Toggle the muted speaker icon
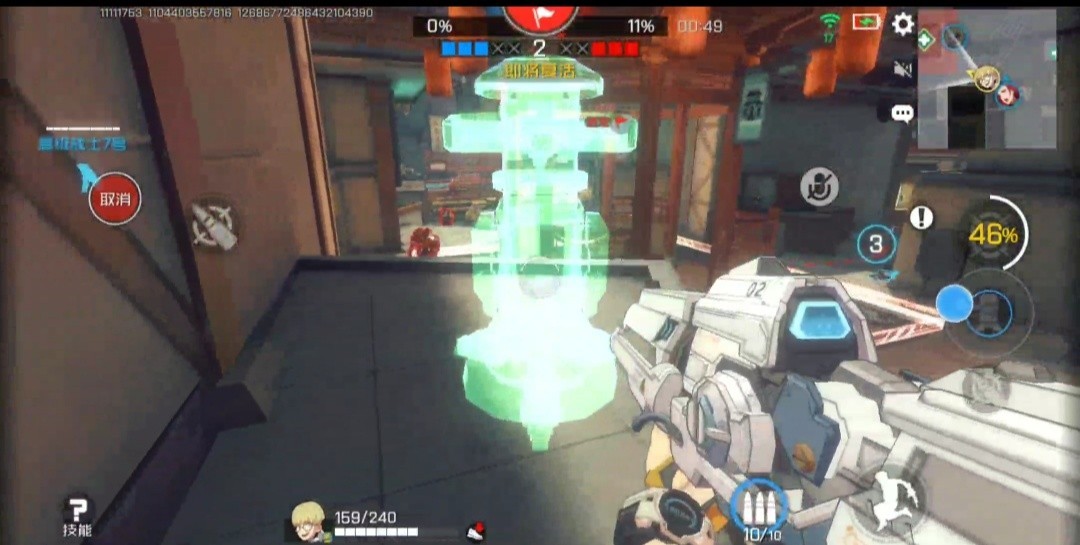1080x545 pixels. [x=903, y=68]
